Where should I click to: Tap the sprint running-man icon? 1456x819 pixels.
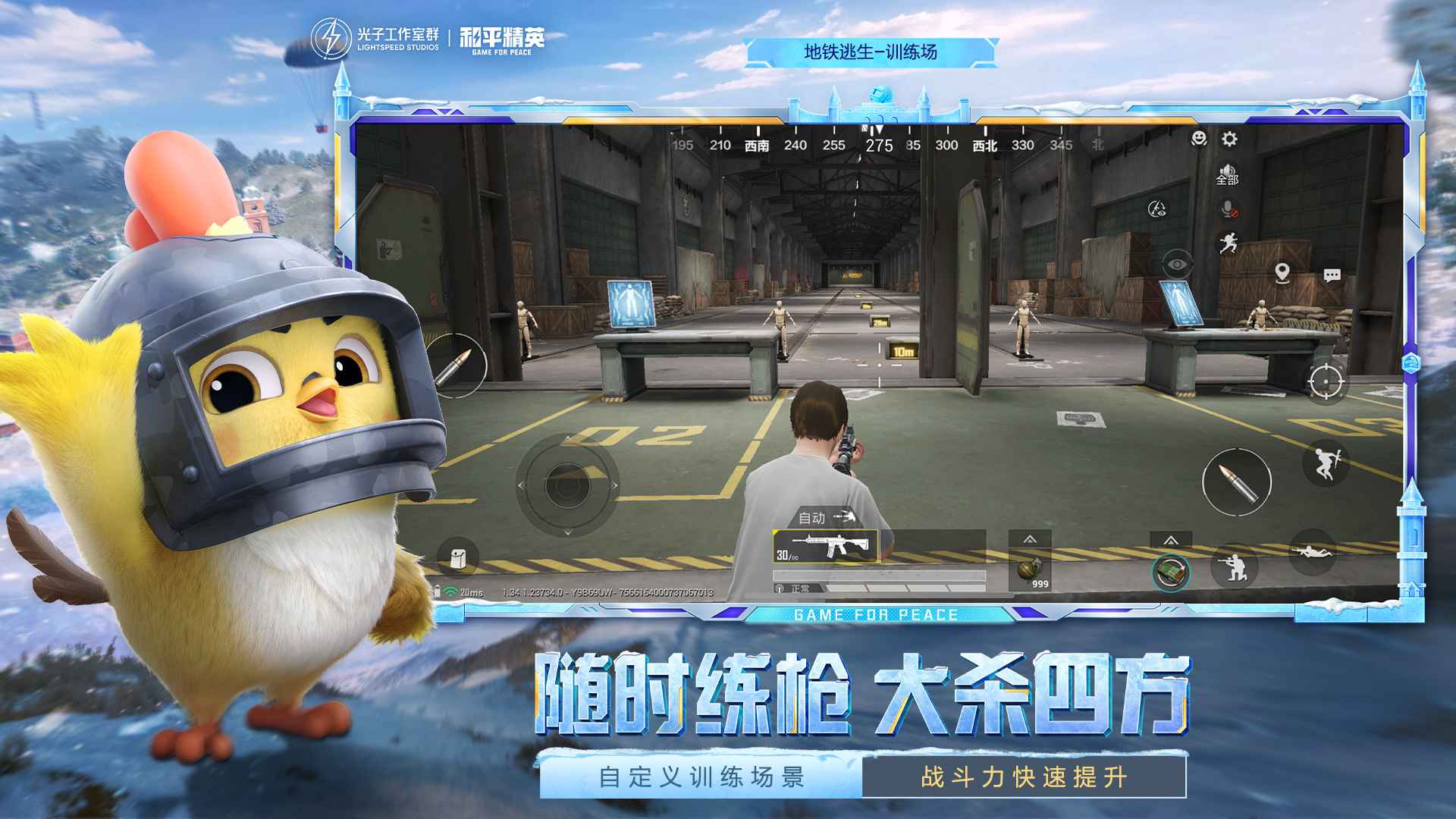[1227, 244]
